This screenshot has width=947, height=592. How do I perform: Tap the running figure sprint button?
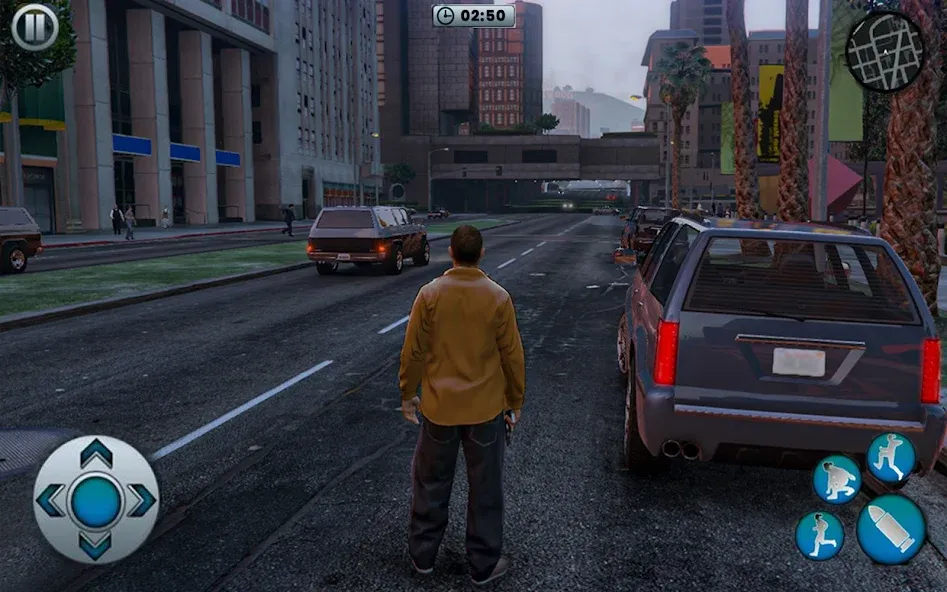click(819, 535)
